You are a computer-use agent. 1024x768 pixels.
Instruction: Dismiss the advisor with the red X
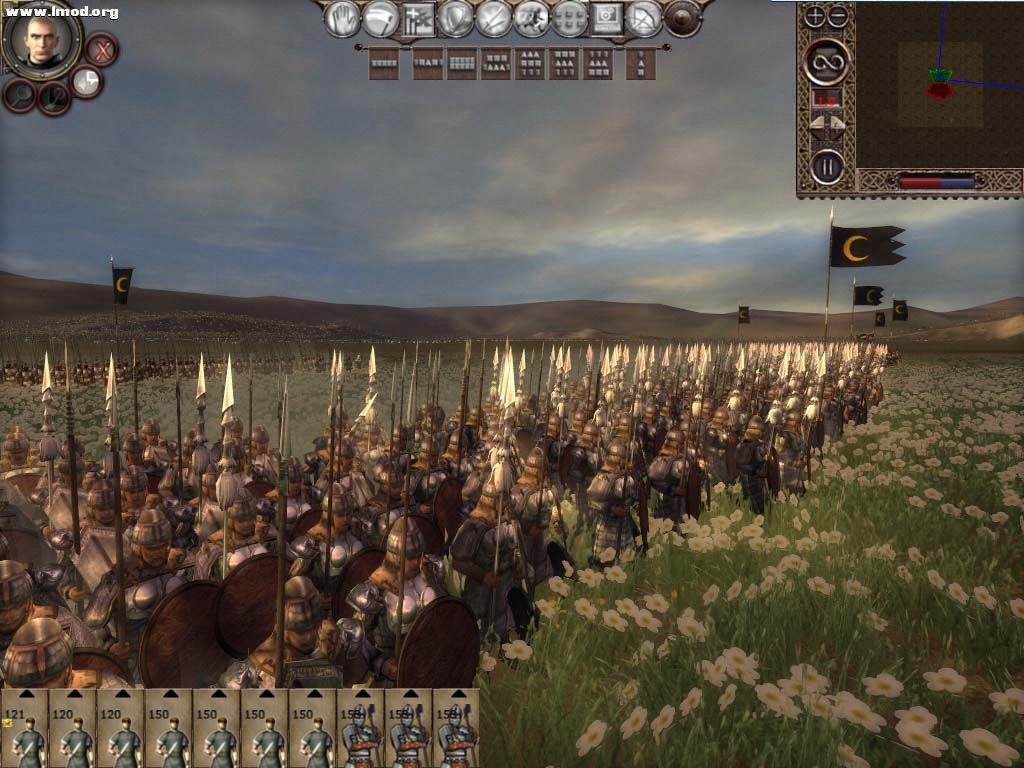(101, 49)
